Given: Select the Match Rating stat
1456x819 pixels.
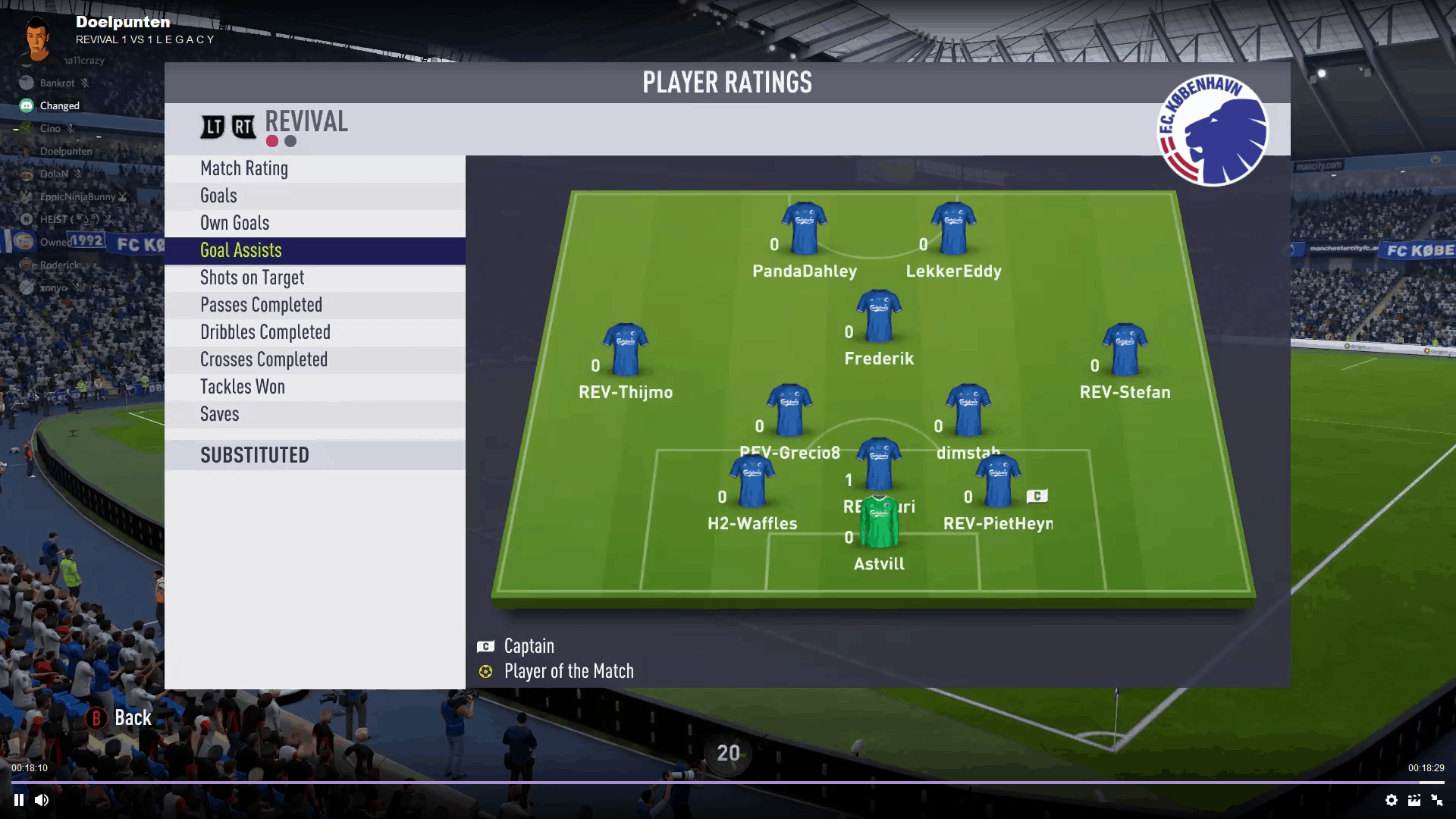Looking at the screenshot, I should tap(244, 168).
